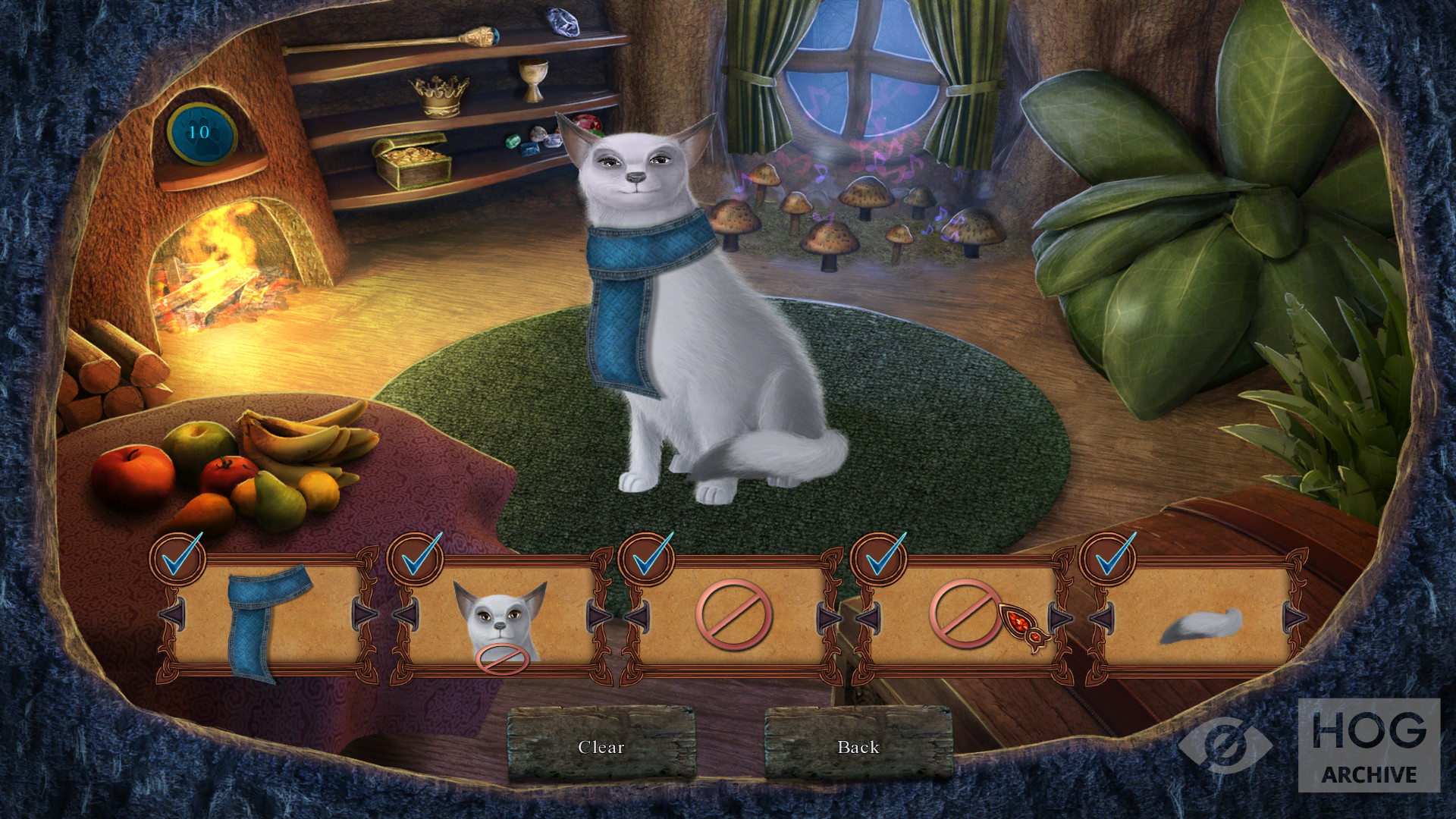Image resolution: width=1456 pixels, height=819 pixels.
Task: Show the next scarf option
Action: [x=364, y=614]
